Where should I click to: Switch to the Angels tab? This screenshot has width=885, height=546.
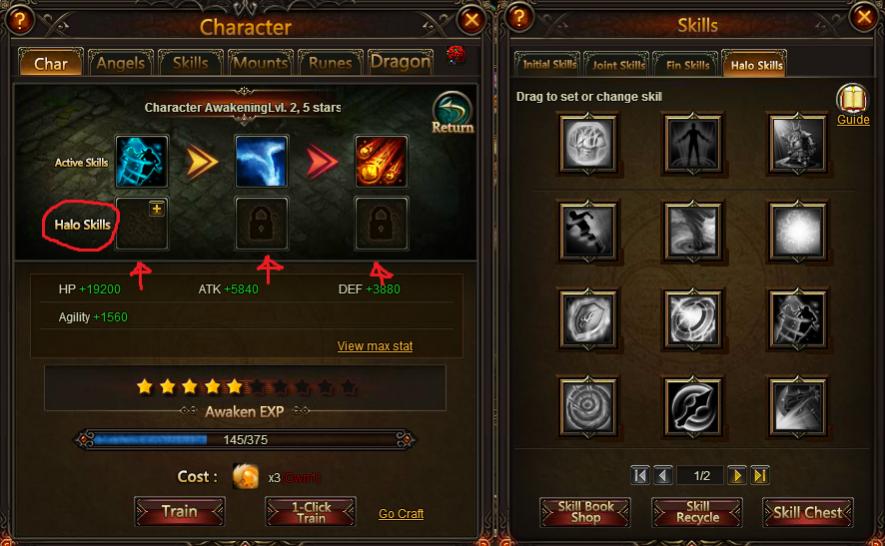[120, 63]
